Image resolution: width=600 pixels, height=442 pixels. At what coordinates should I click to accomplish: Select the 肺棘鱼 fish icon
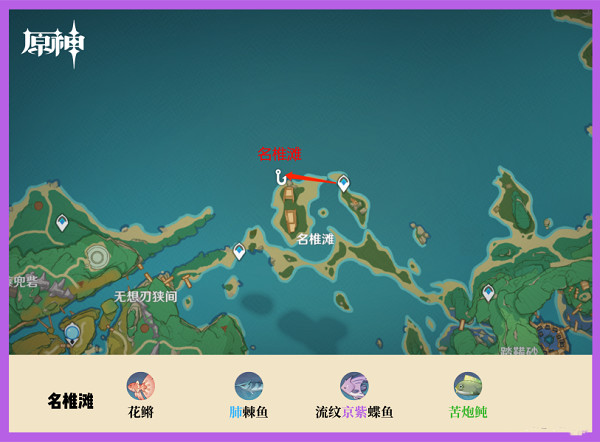(x=248, y=386)
